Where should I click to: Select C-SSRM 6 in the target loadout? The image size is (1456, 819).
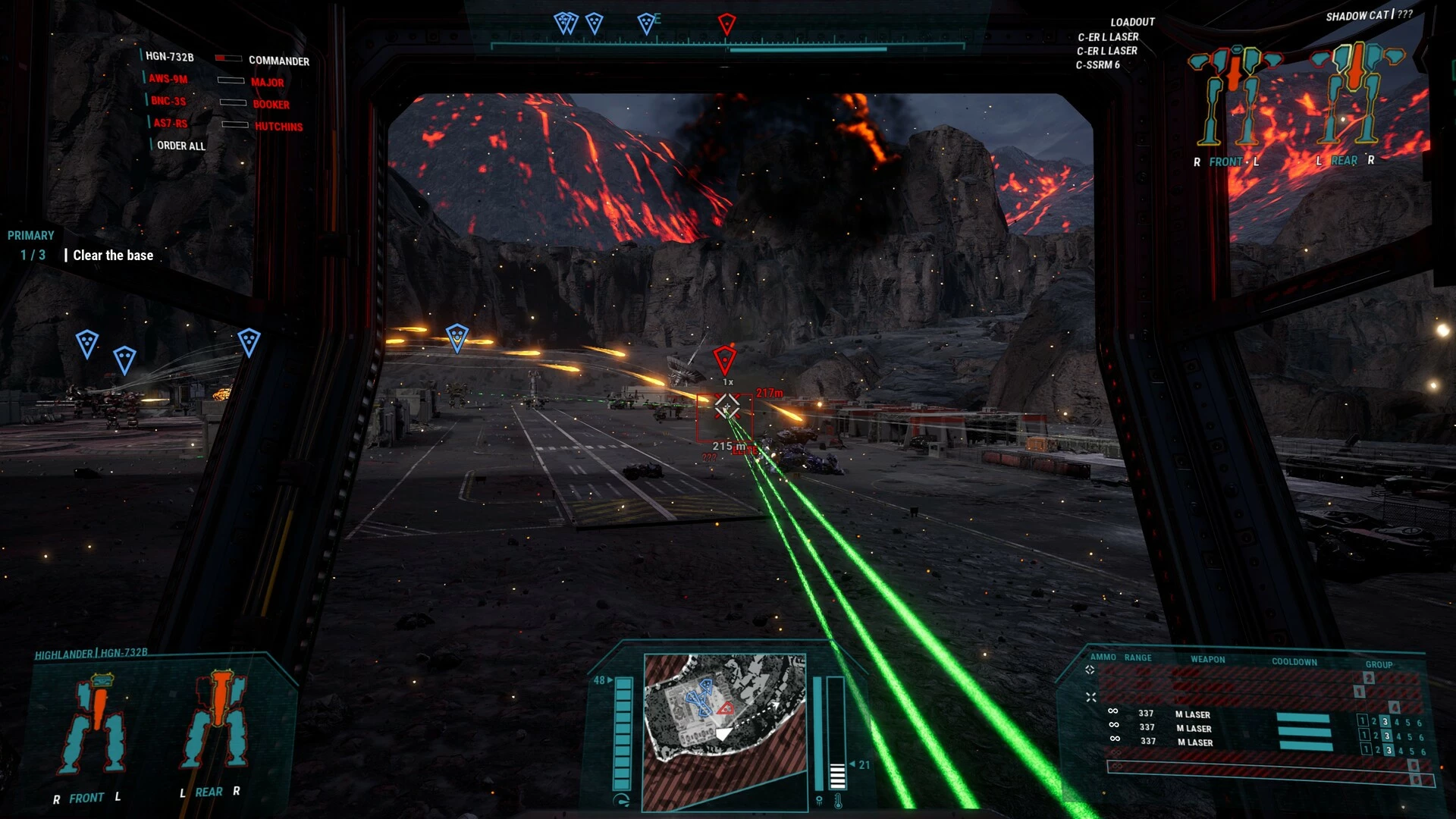click(x=1097, y=65)
